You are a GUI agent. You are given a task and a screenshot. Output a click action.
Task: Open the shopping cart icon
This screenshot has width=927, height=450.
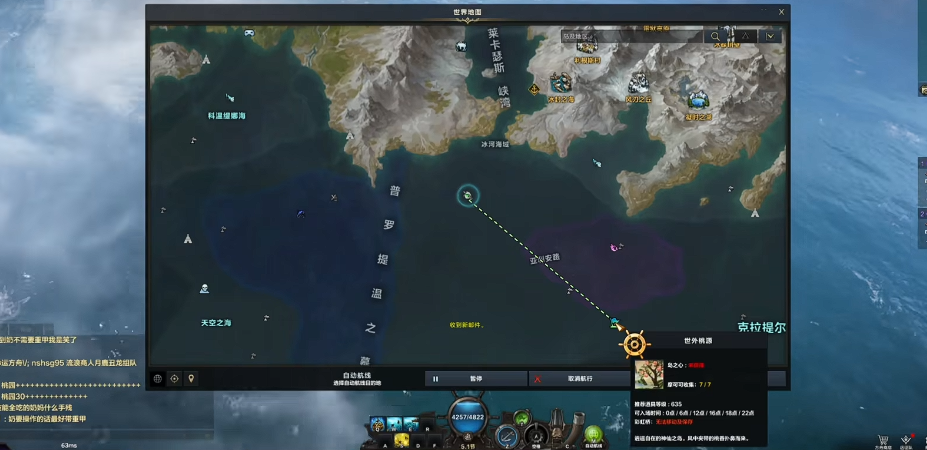pos(883,439)
